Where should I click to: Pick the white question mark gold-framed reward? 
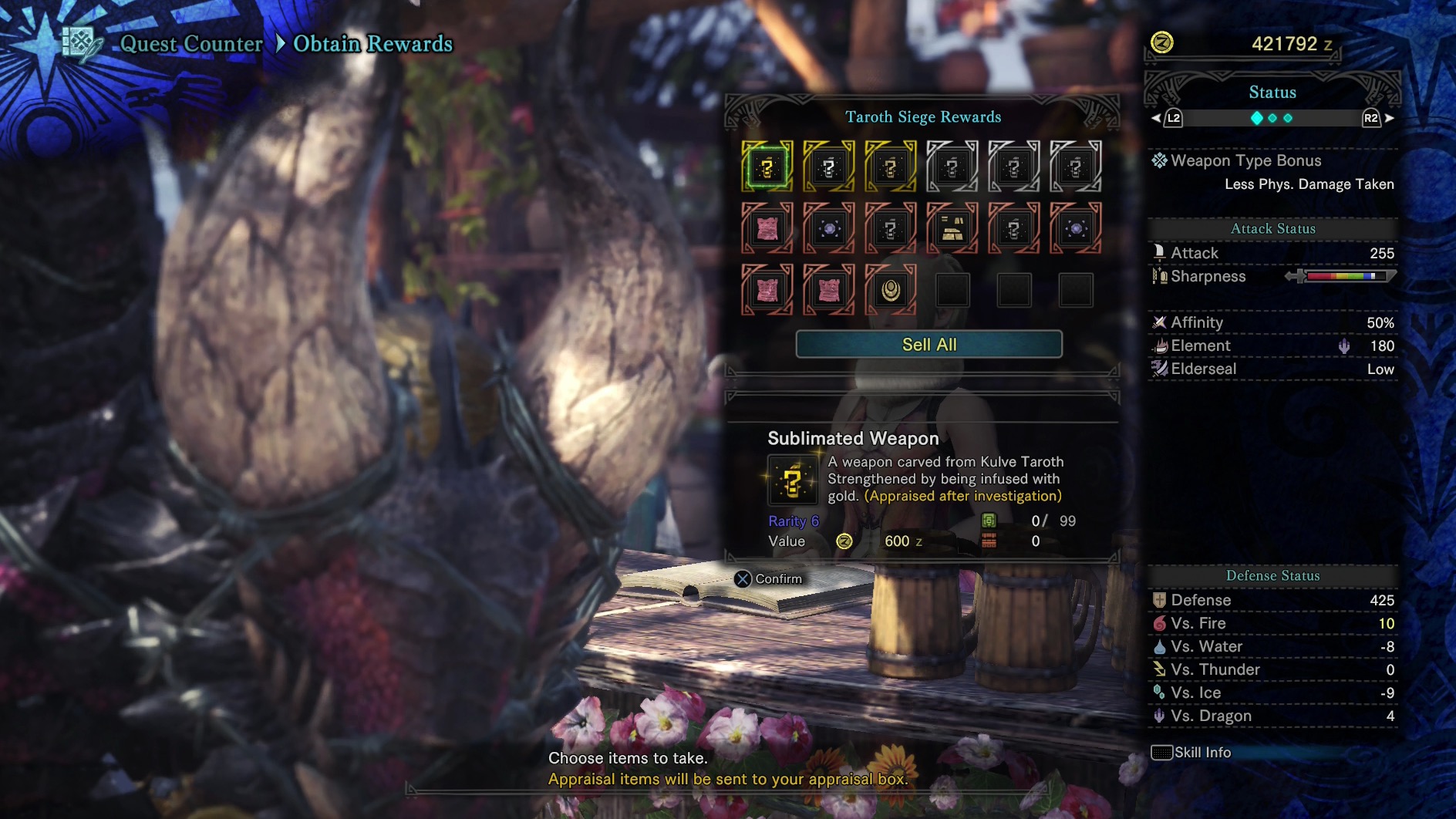click(x=829, y=167)
